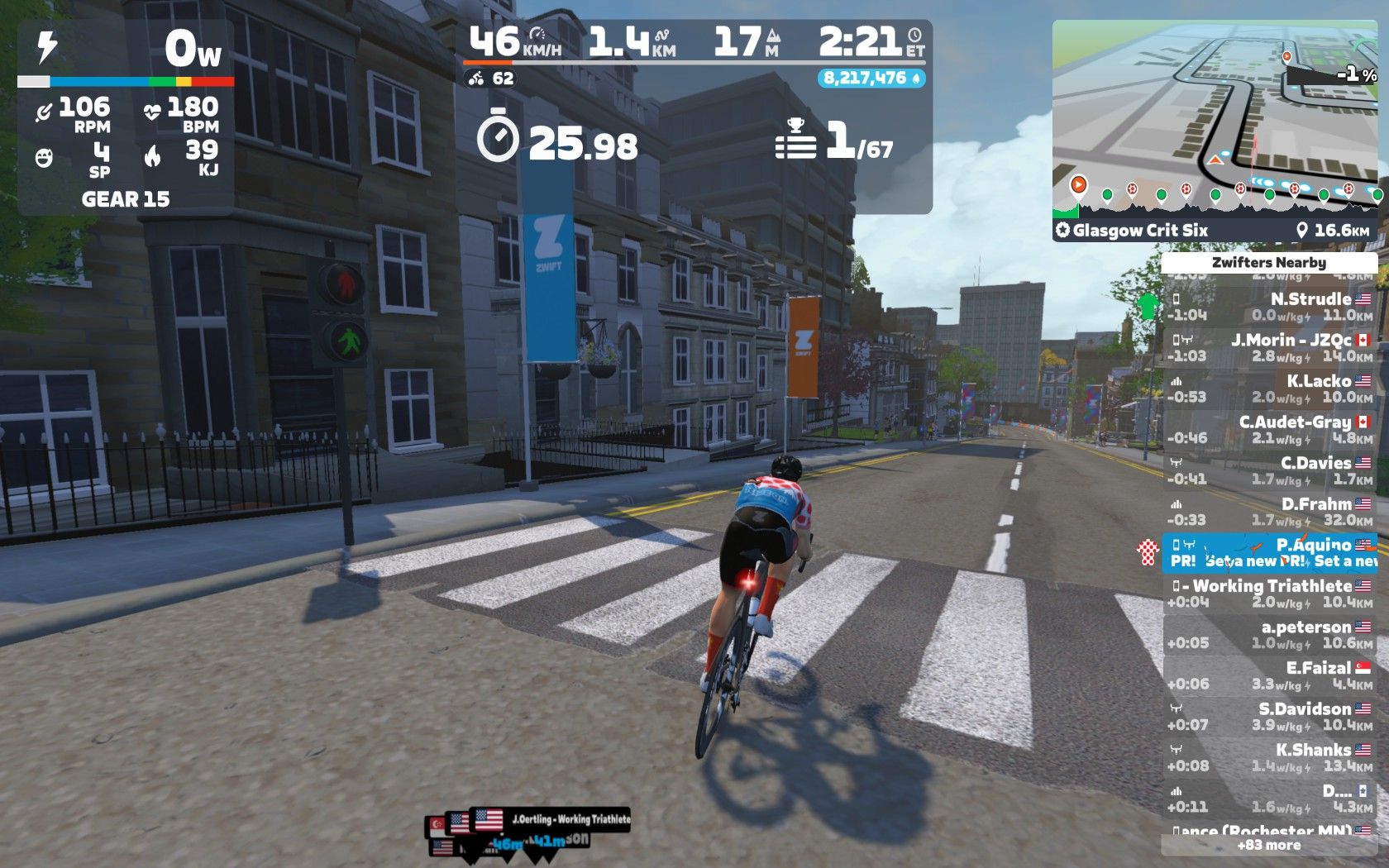Click the Glasgow Crit Six route label

coord(1139,231)
